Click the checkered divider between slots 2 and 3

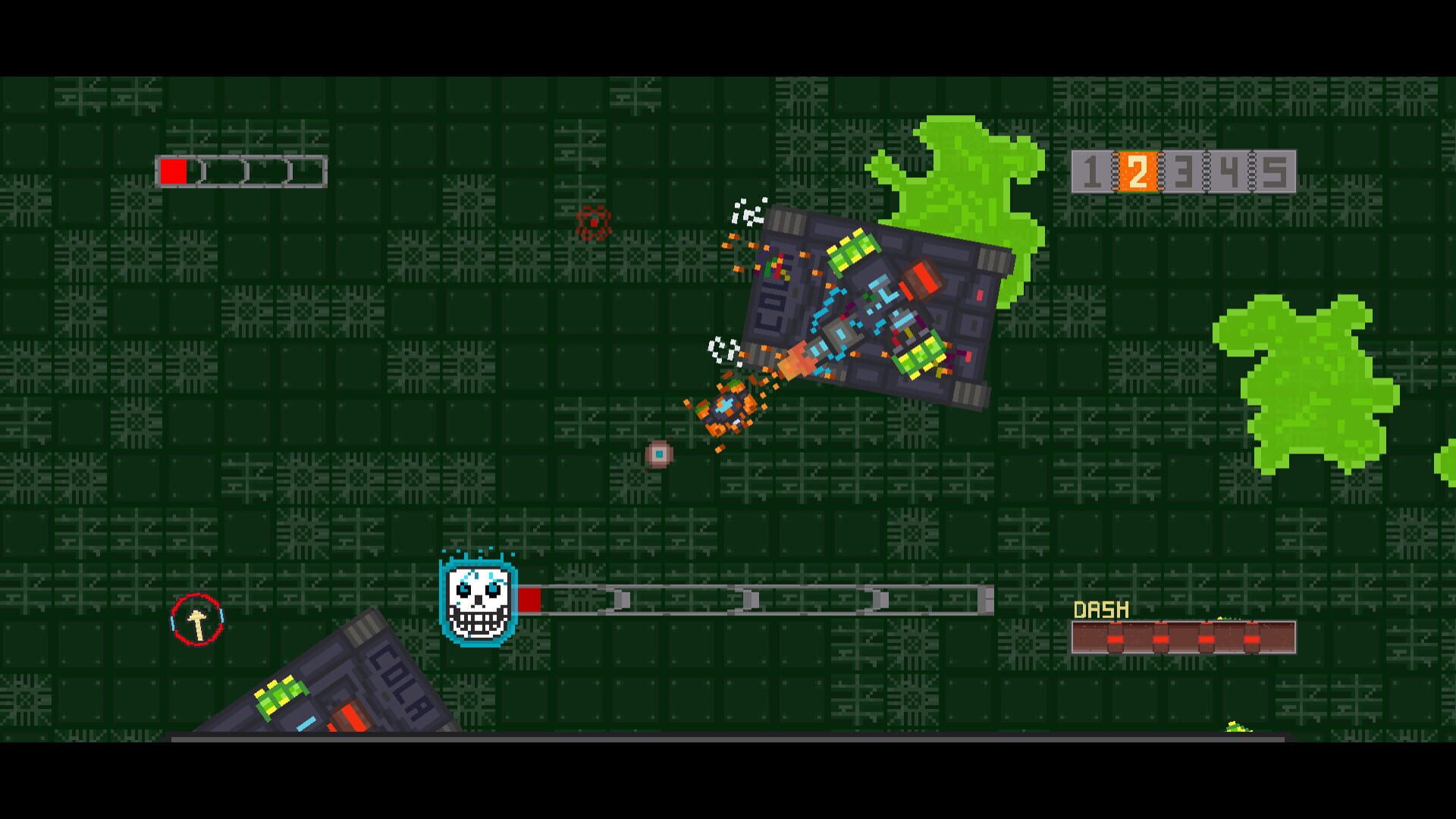click(1160, 171)
